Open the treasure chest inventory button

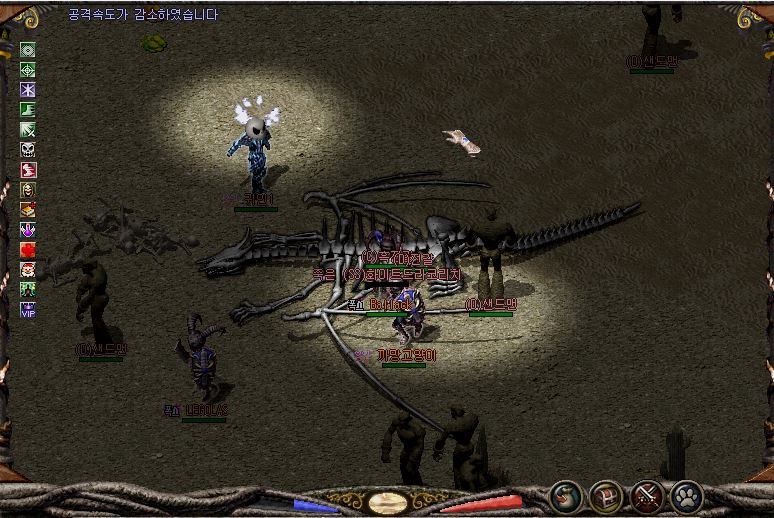pyautogui.click(x=606, y=496)
